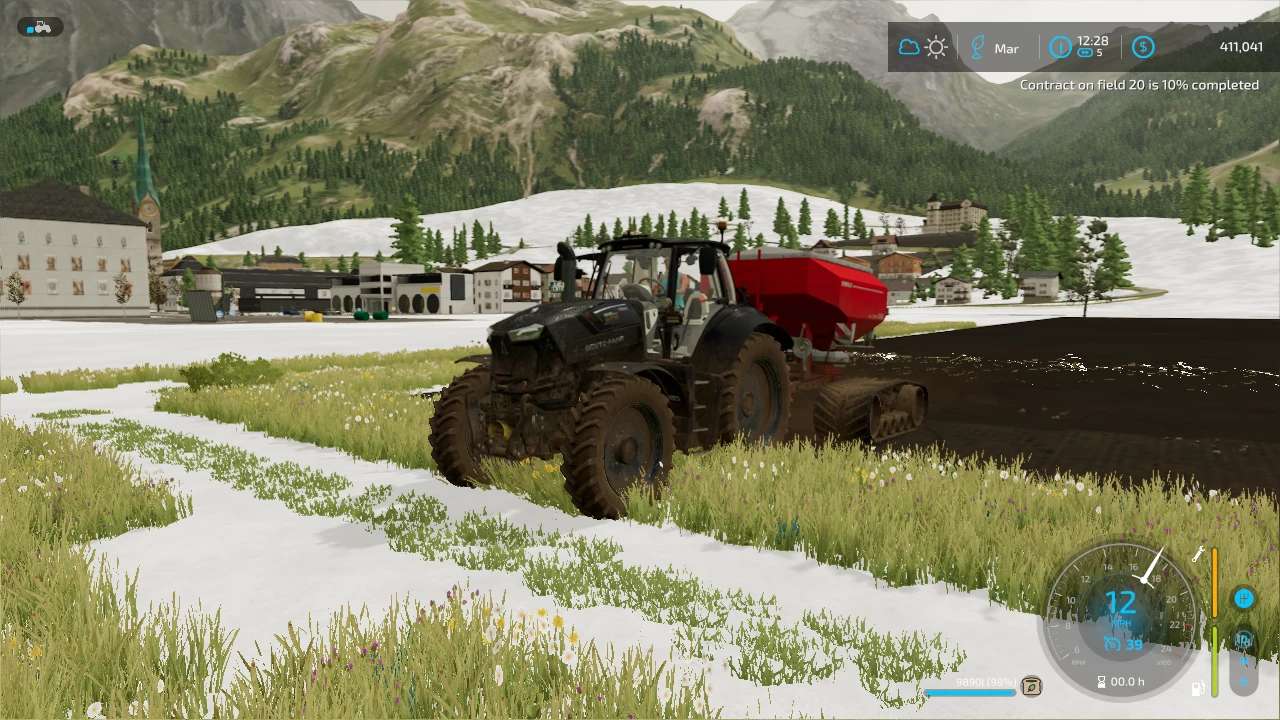Click the seed fill type icon

(1031, 686)
